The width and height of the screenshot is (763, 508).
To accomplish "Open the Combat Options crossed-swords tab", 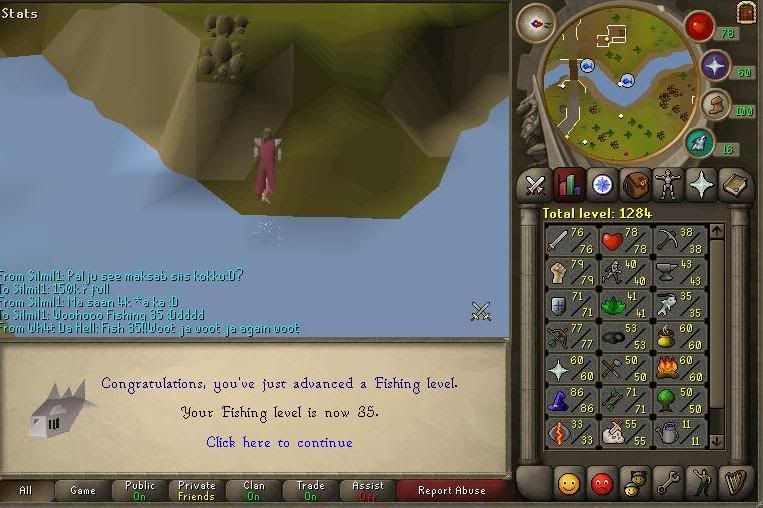I will tap(535, 185).
